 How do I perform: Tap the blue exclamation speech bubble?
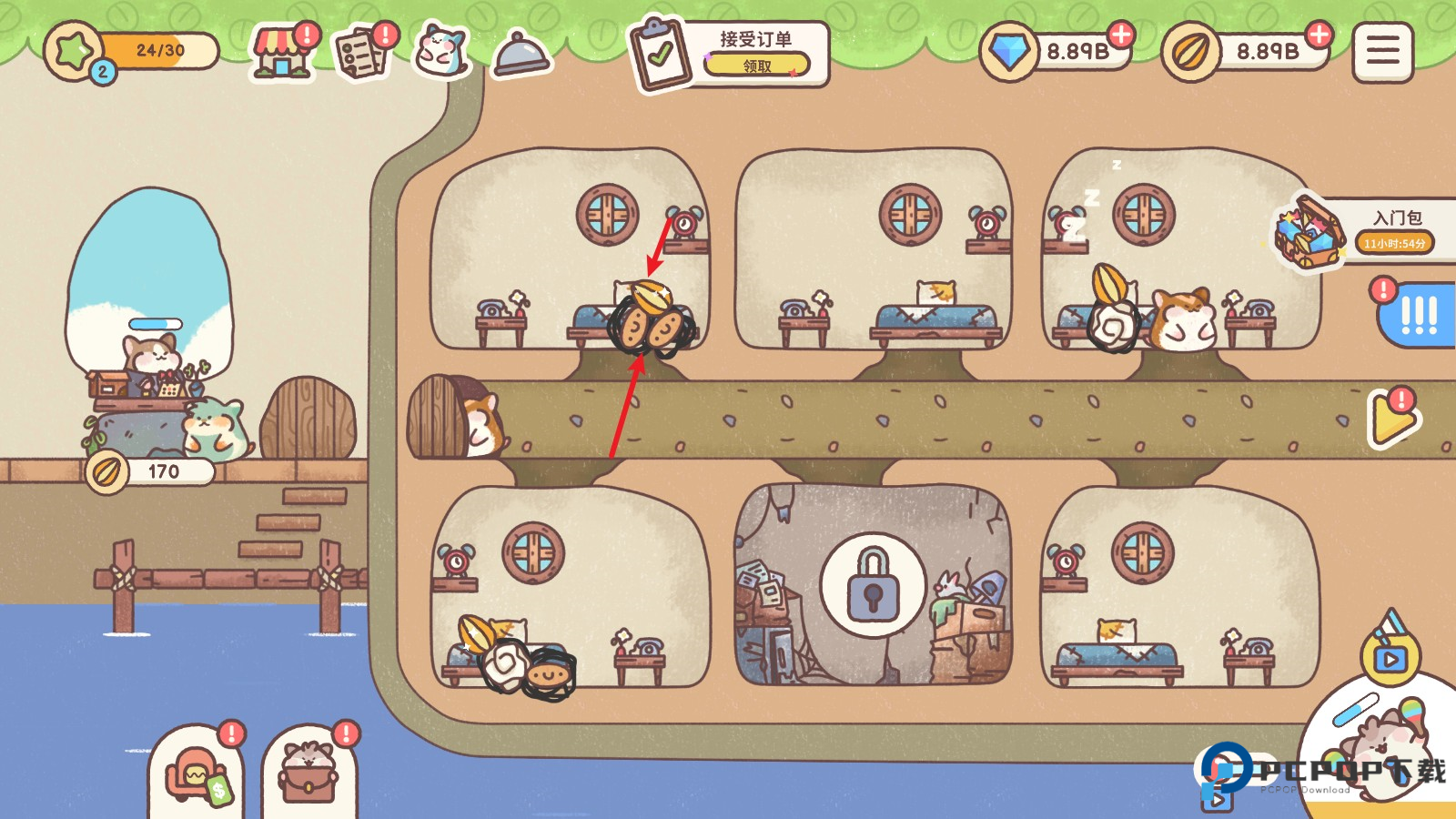coord(1417,315)
